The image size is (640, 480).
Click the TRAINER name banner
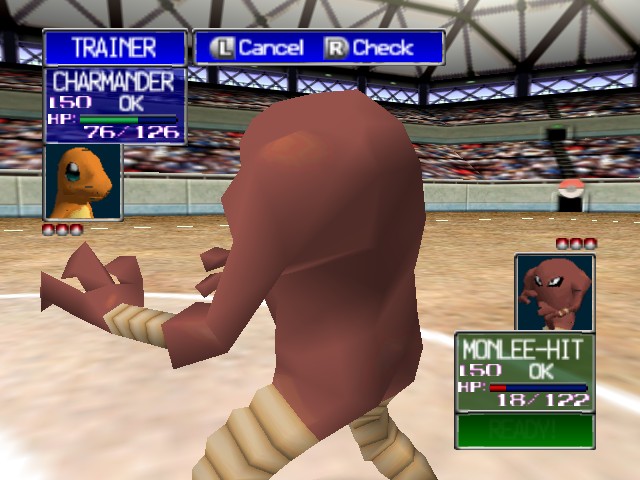(x=115, y=47)
